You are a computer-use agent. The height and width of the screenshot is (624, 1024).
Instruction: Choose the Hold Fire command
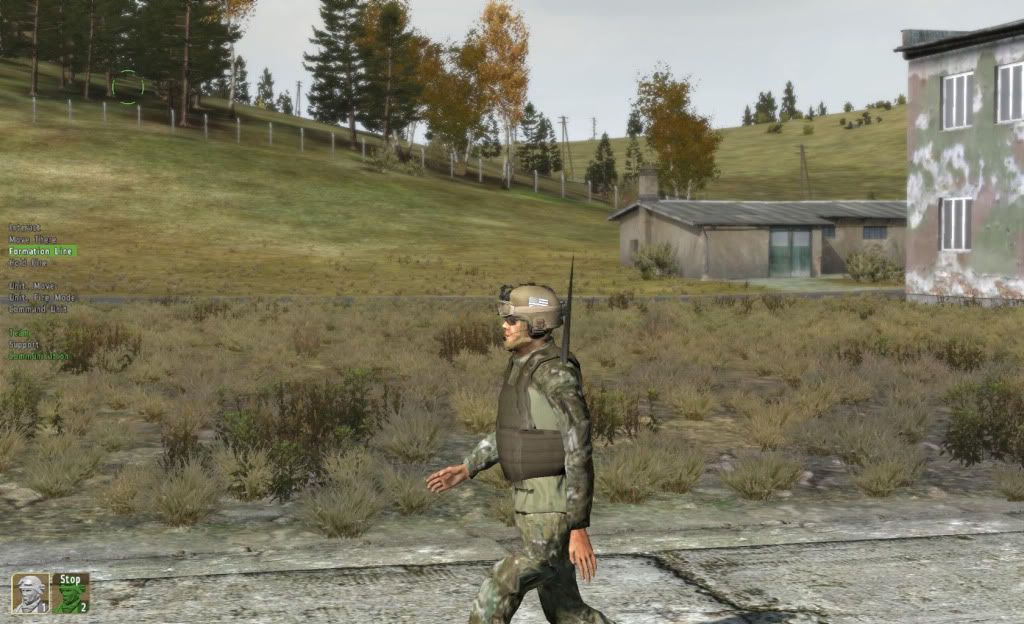click(29, 263)
